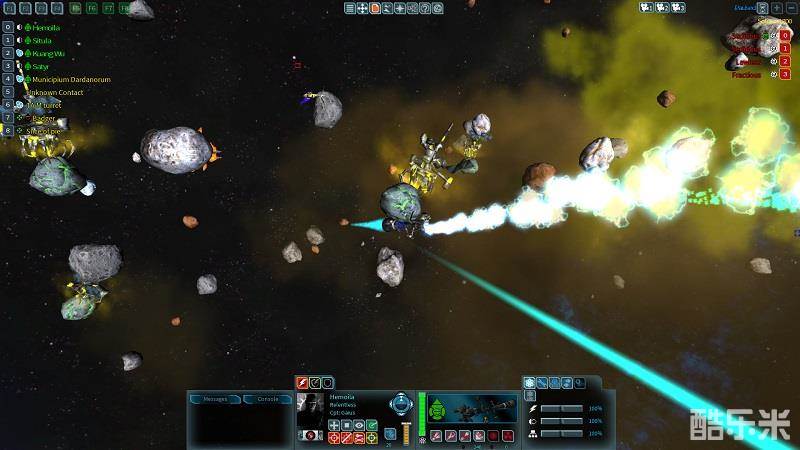Select the Satyr ship entry
The height and width of the screenshot is (450, 800).
41,66
